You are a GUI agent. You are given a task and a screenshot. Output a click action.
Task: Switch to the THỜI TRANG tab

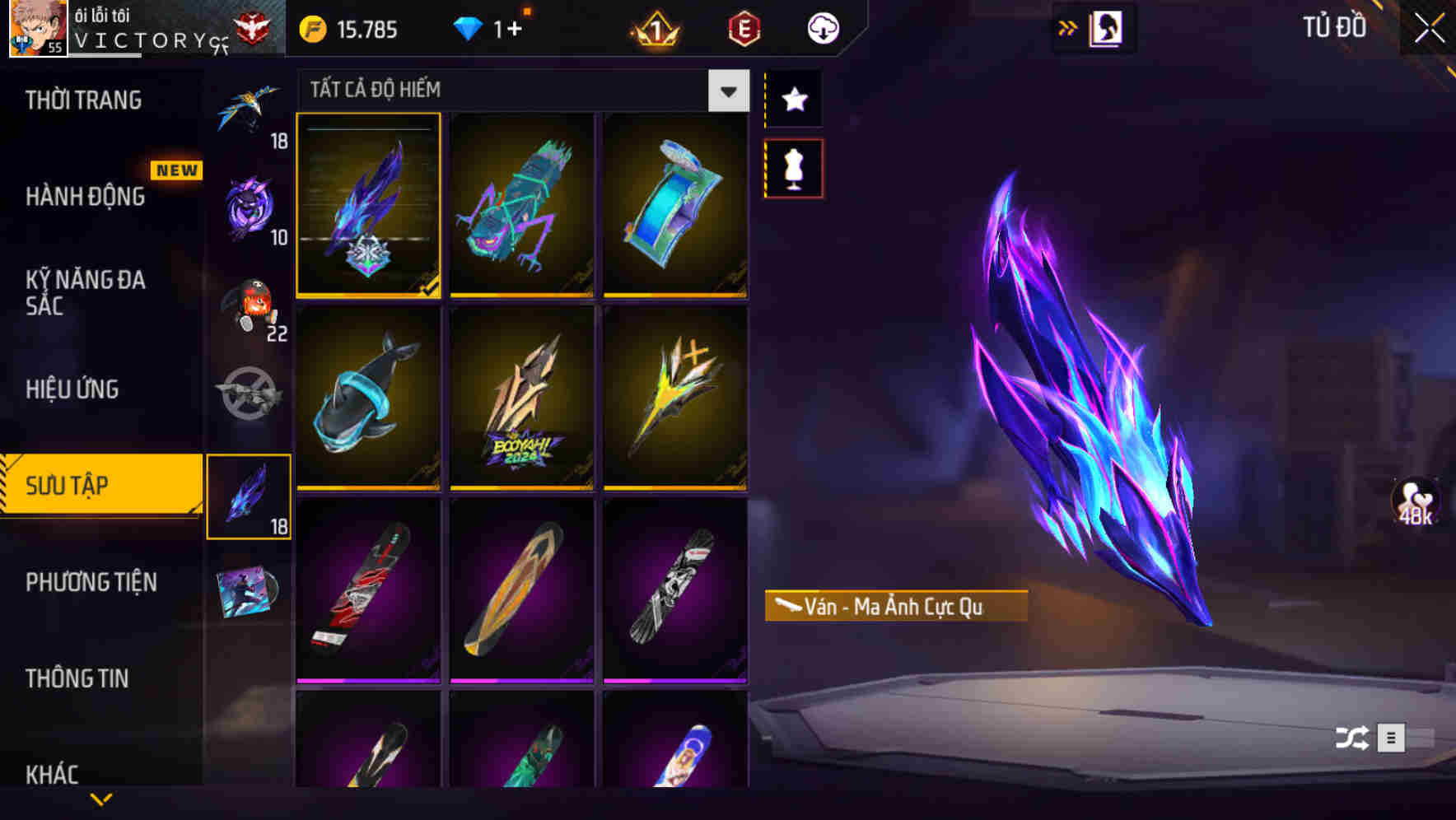click(82, 99)
